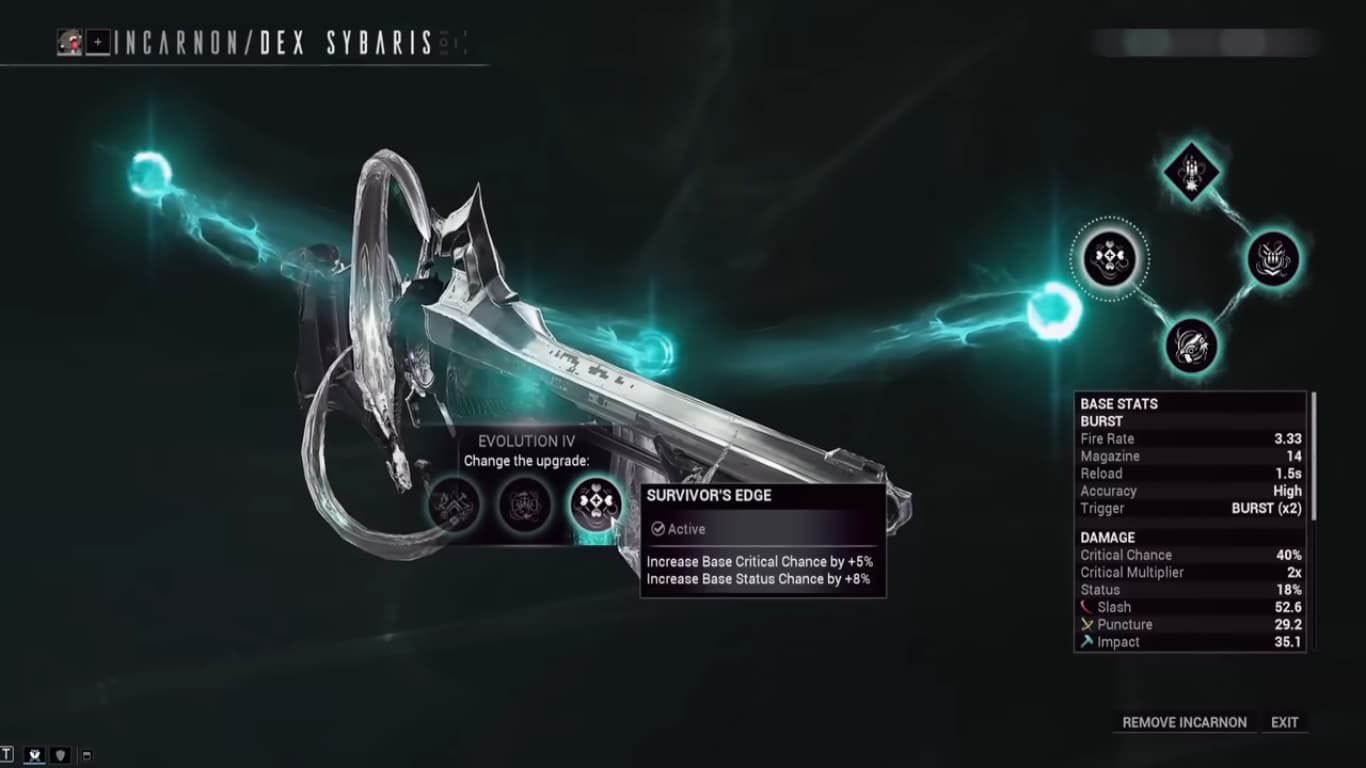Click the Slash damage row in Base Stats
Screen dimensions: 1366x768
tap(1190, 607)
